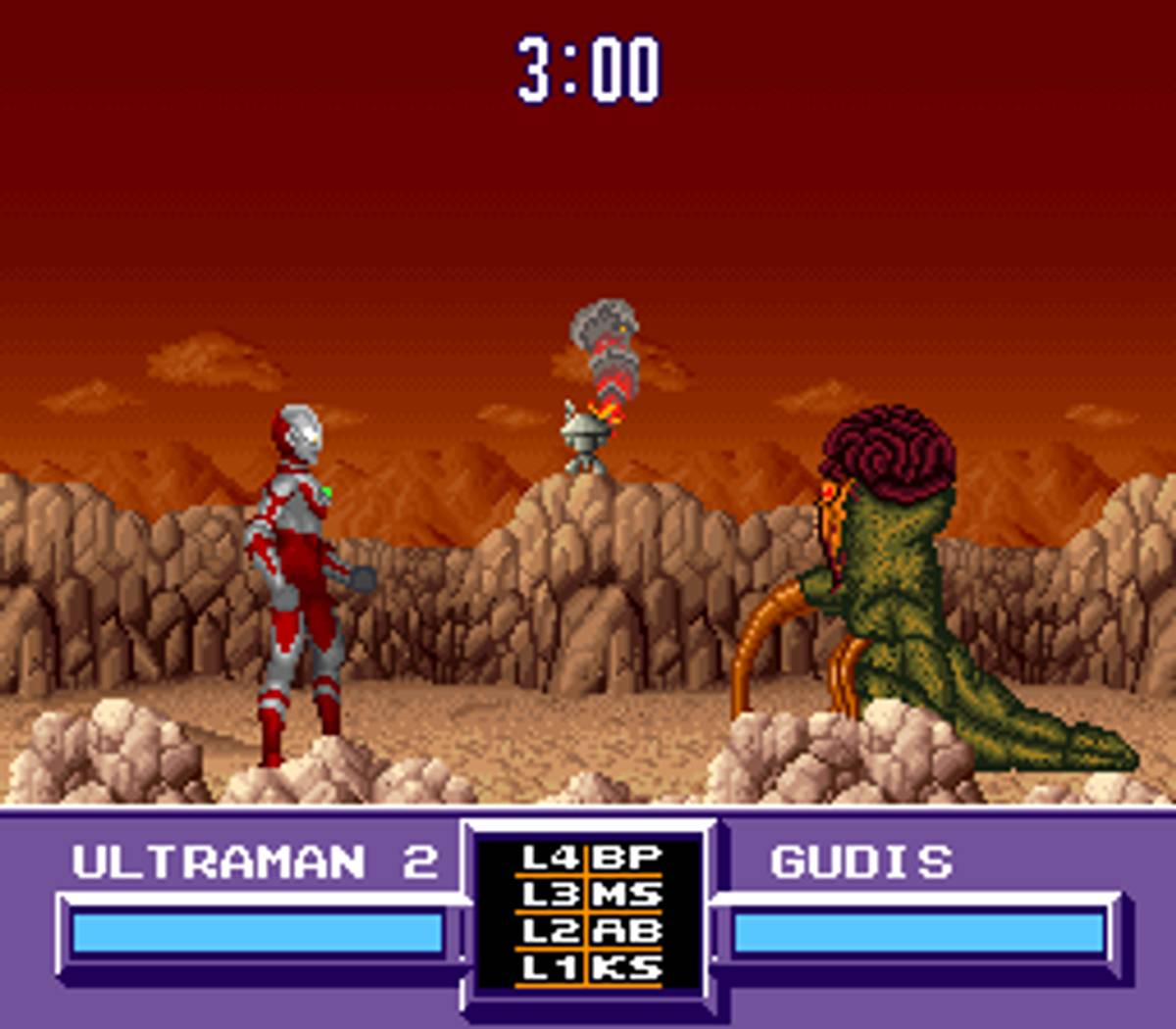Choose the L3 MS attack row
The width and height of the screenshot is (1176, 1029).
click(590, 895)
